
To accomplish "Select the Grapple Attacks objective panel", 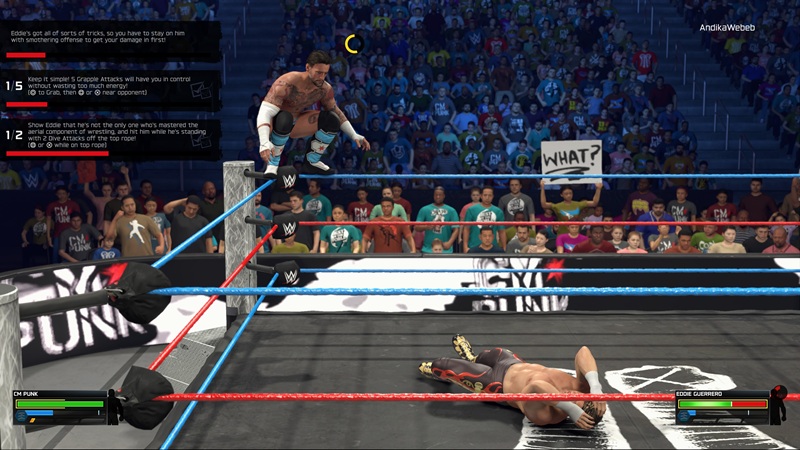I will (x=110, y=87).
